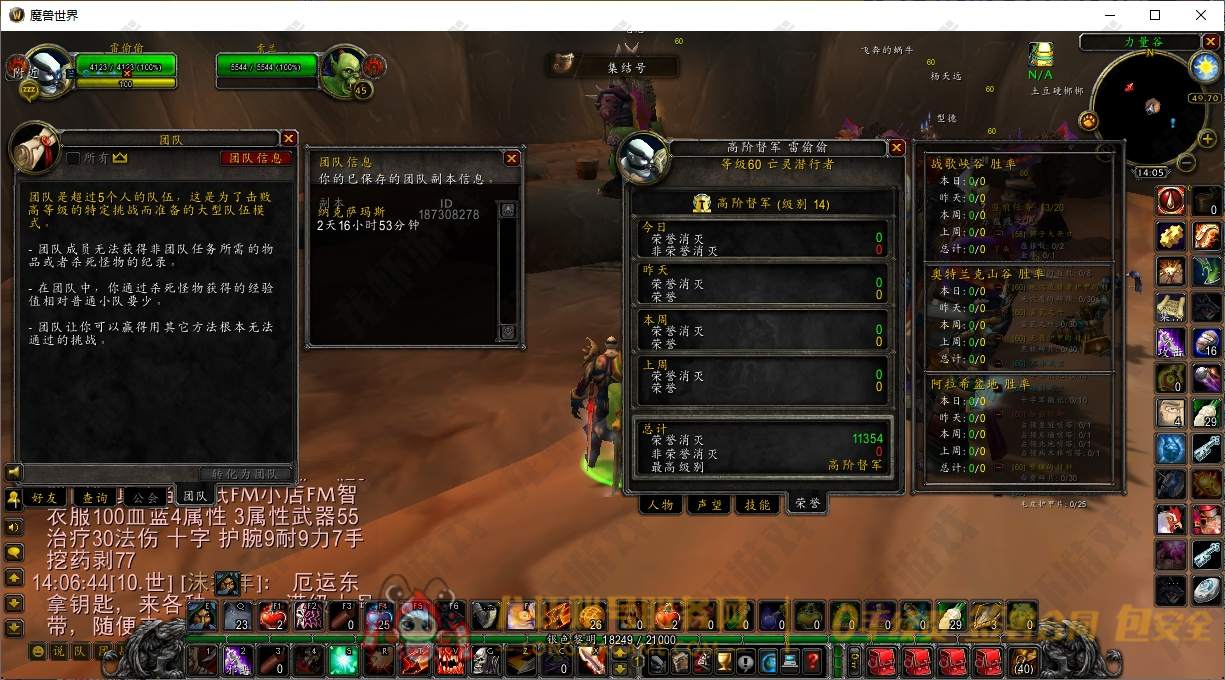Open the 声望 reputation tab
The image size is (1225, 680).
coord(710,505)
